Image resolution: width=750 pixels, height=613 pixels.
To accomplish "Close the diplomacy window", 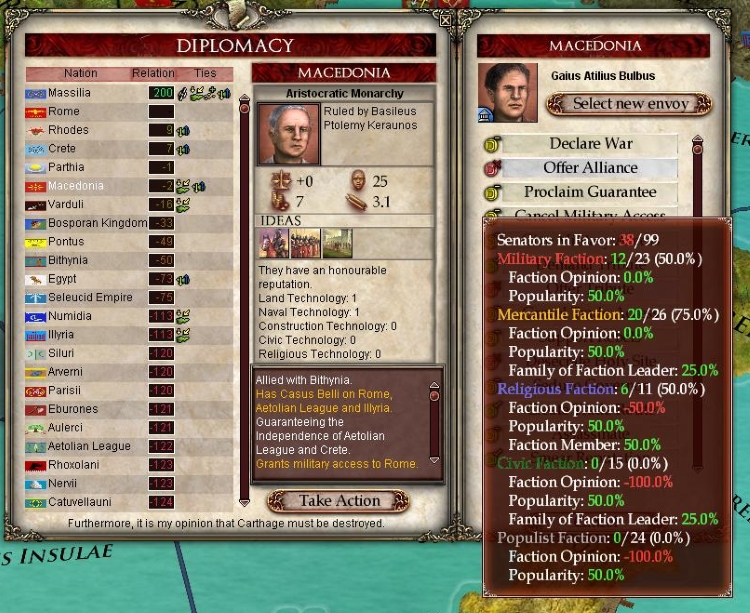I will coord(445,19).
